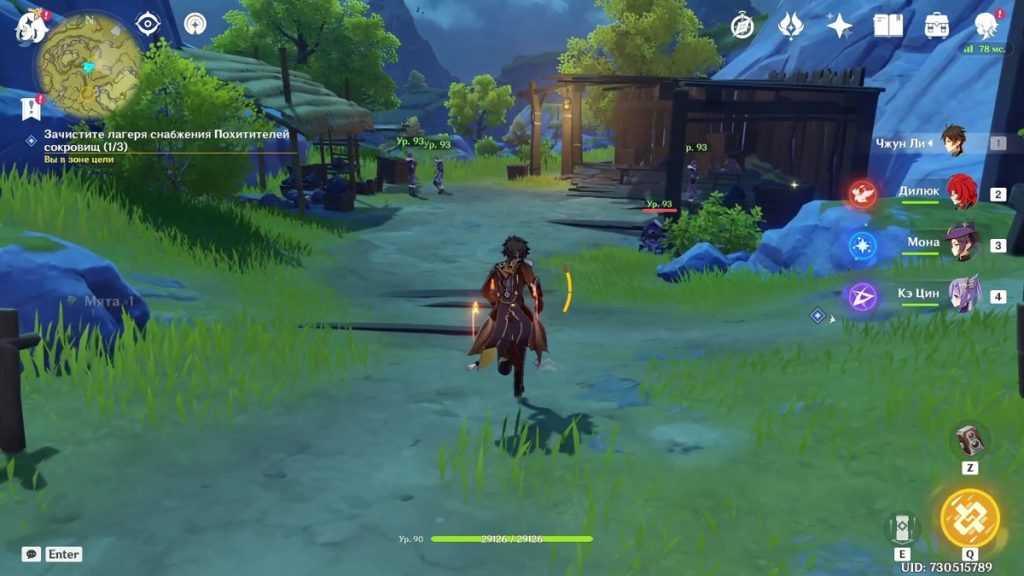Viewport: 1024px width, 576px height.
Task: Open the battle pass wings icon
Action: coord(791,26)
